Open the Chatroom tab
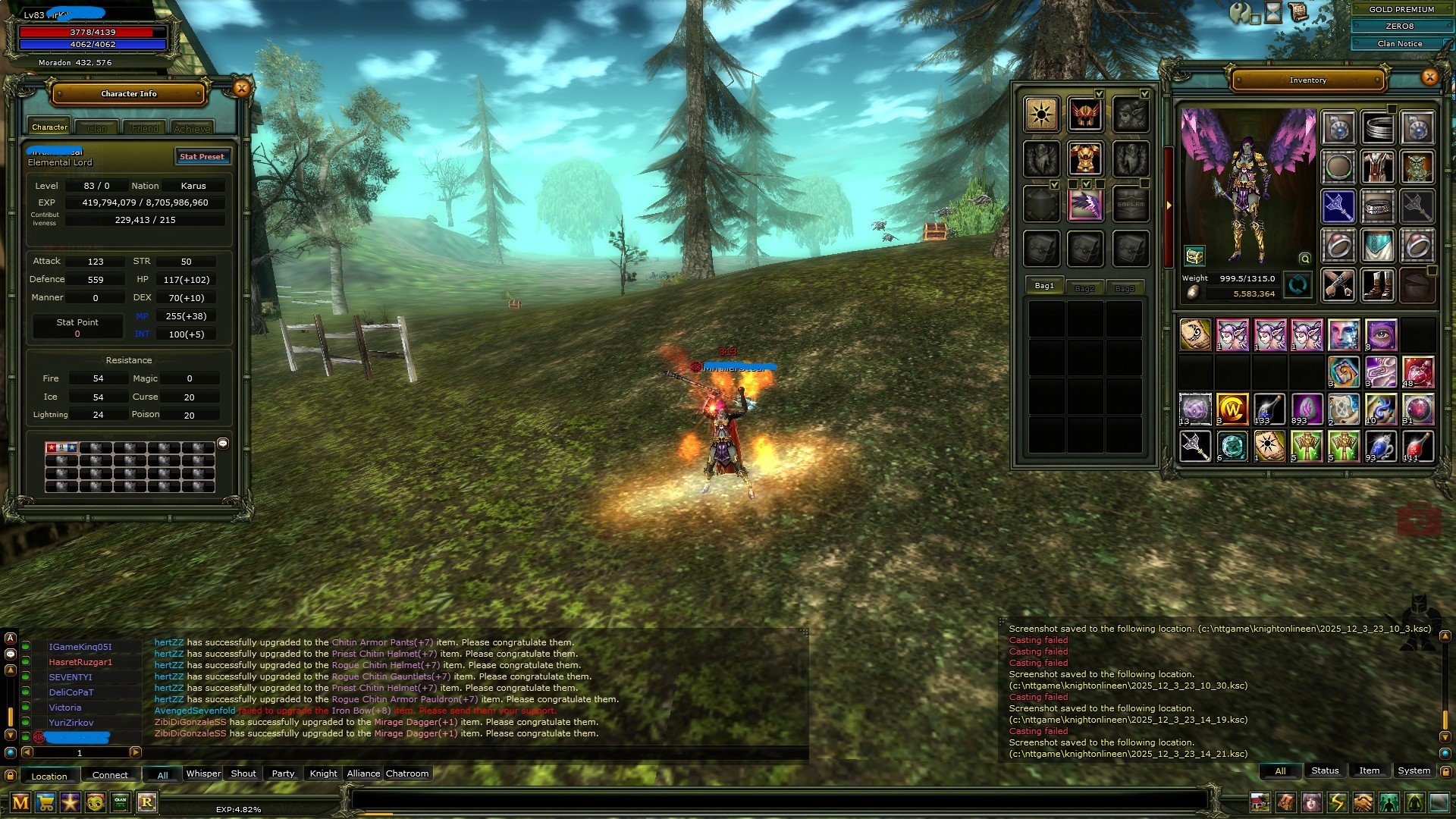The width and height of the screenshot is (1456, 819). pyautogui.click(x=407, y=773)
